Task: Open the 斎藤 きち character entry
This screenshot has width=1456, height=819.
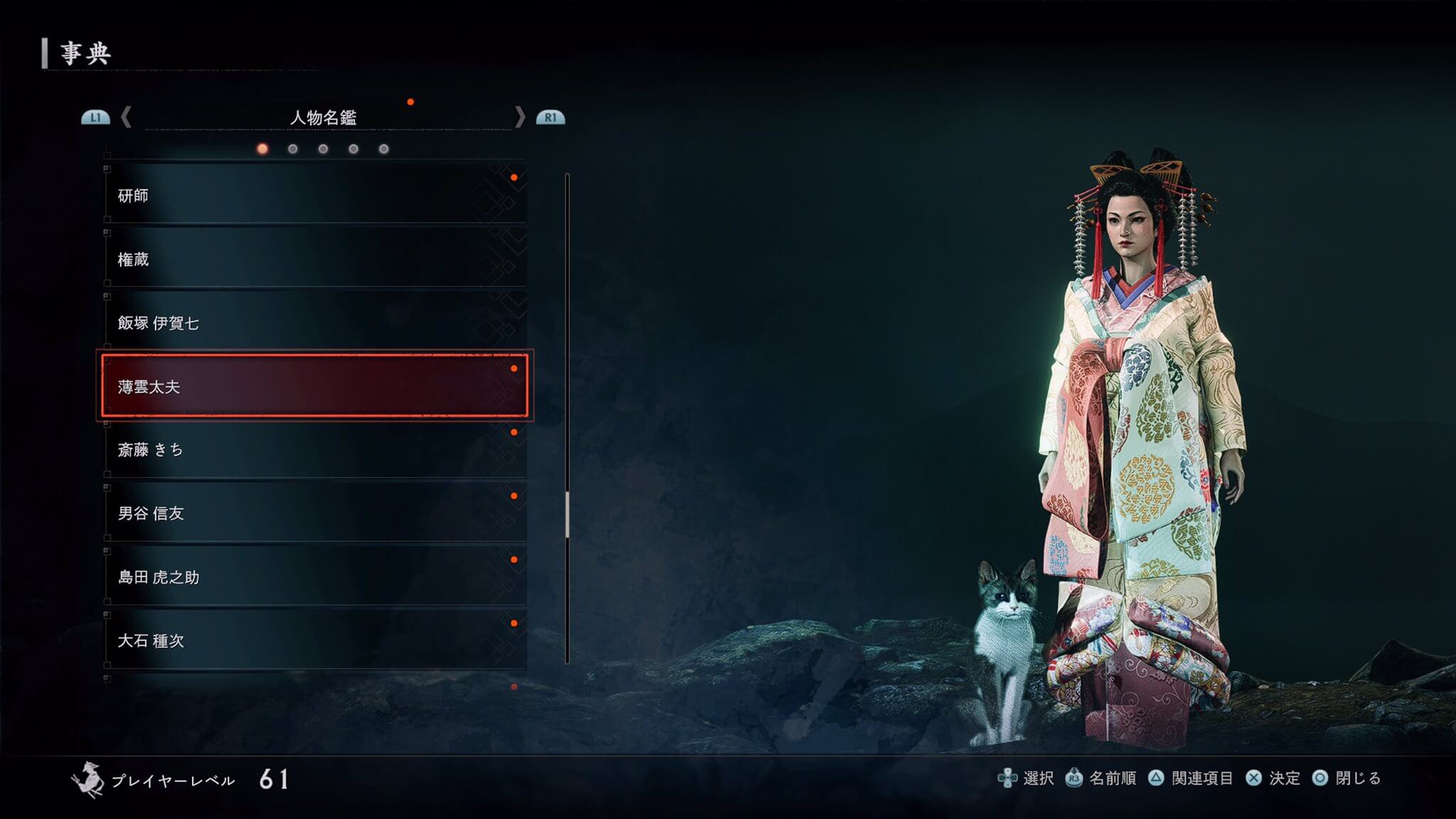Action: [x=315, y=449]
